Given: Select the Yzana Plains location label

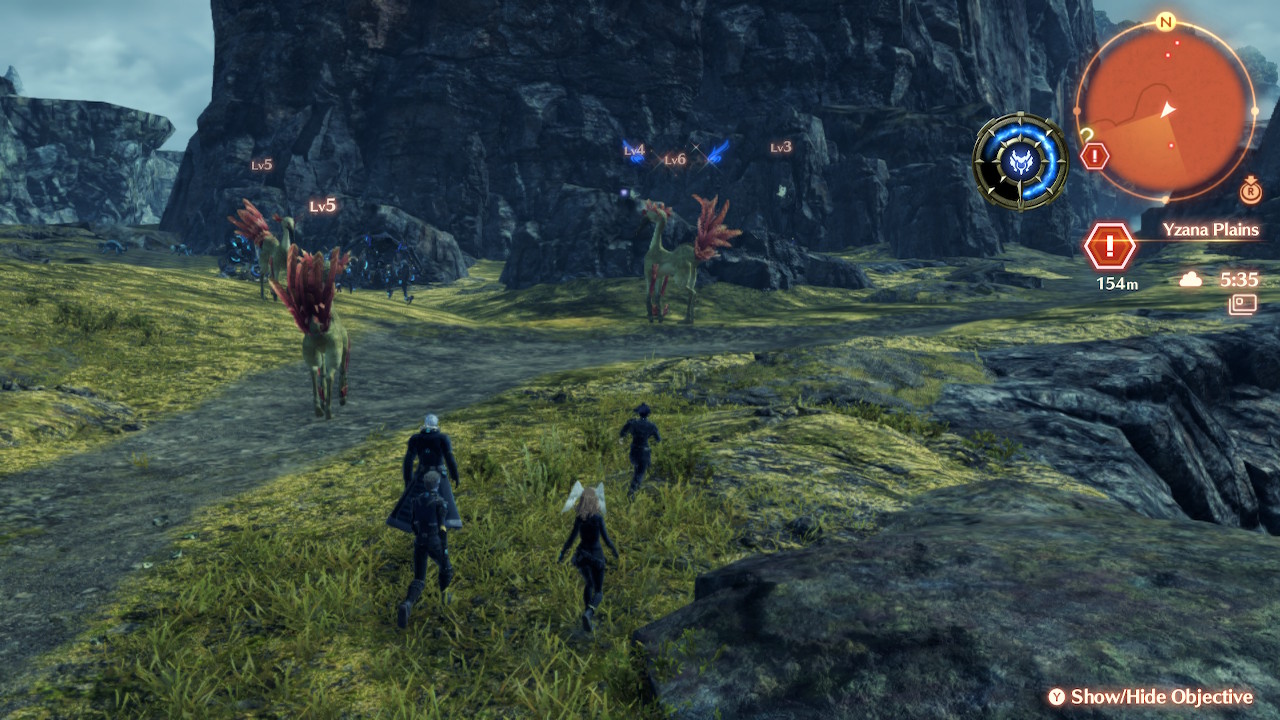Looking at the screenshot, I should 1210,230.
